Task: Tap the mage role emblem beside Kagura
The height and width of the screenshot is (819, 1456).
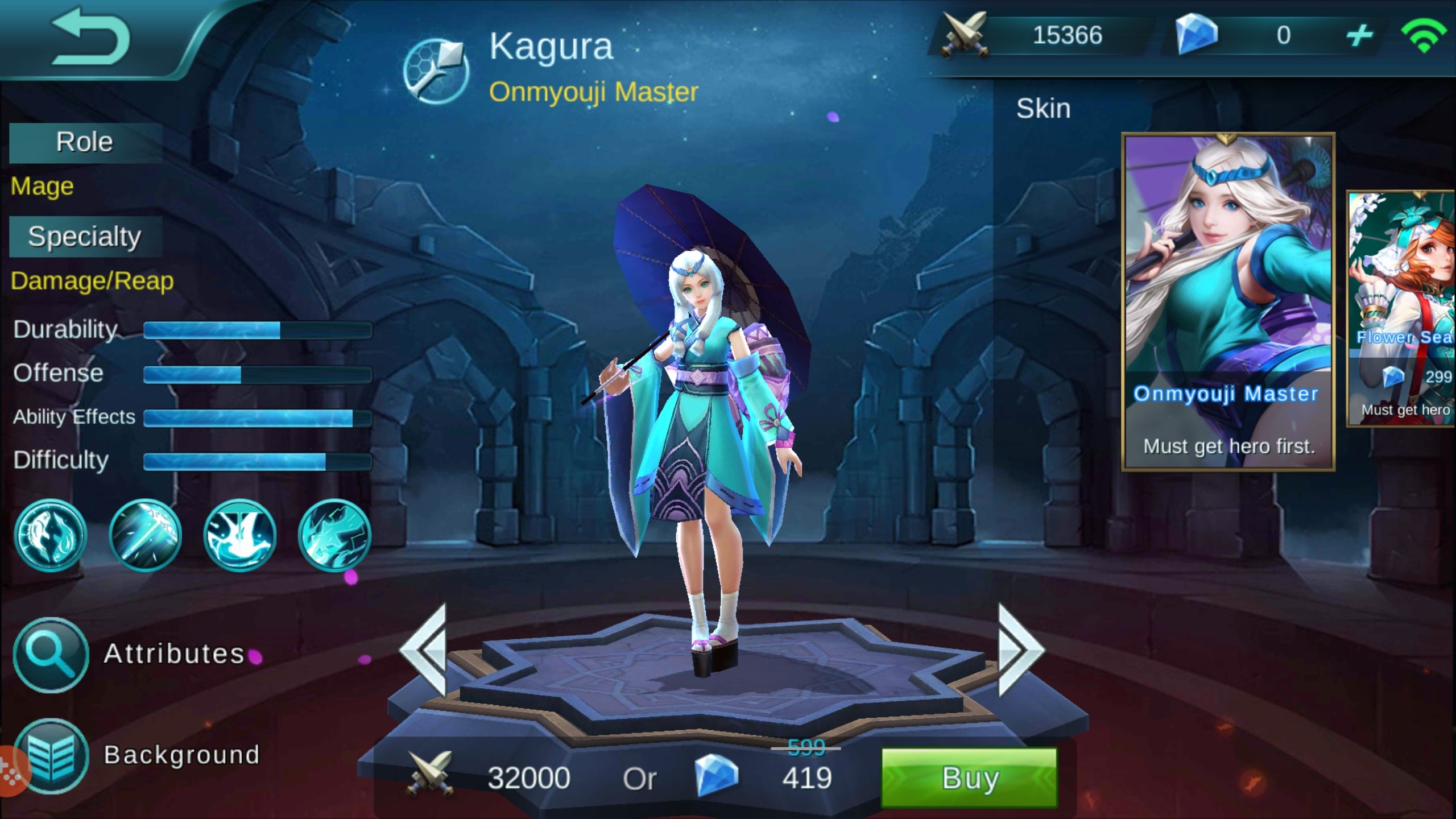Action: tap(436, 71)
